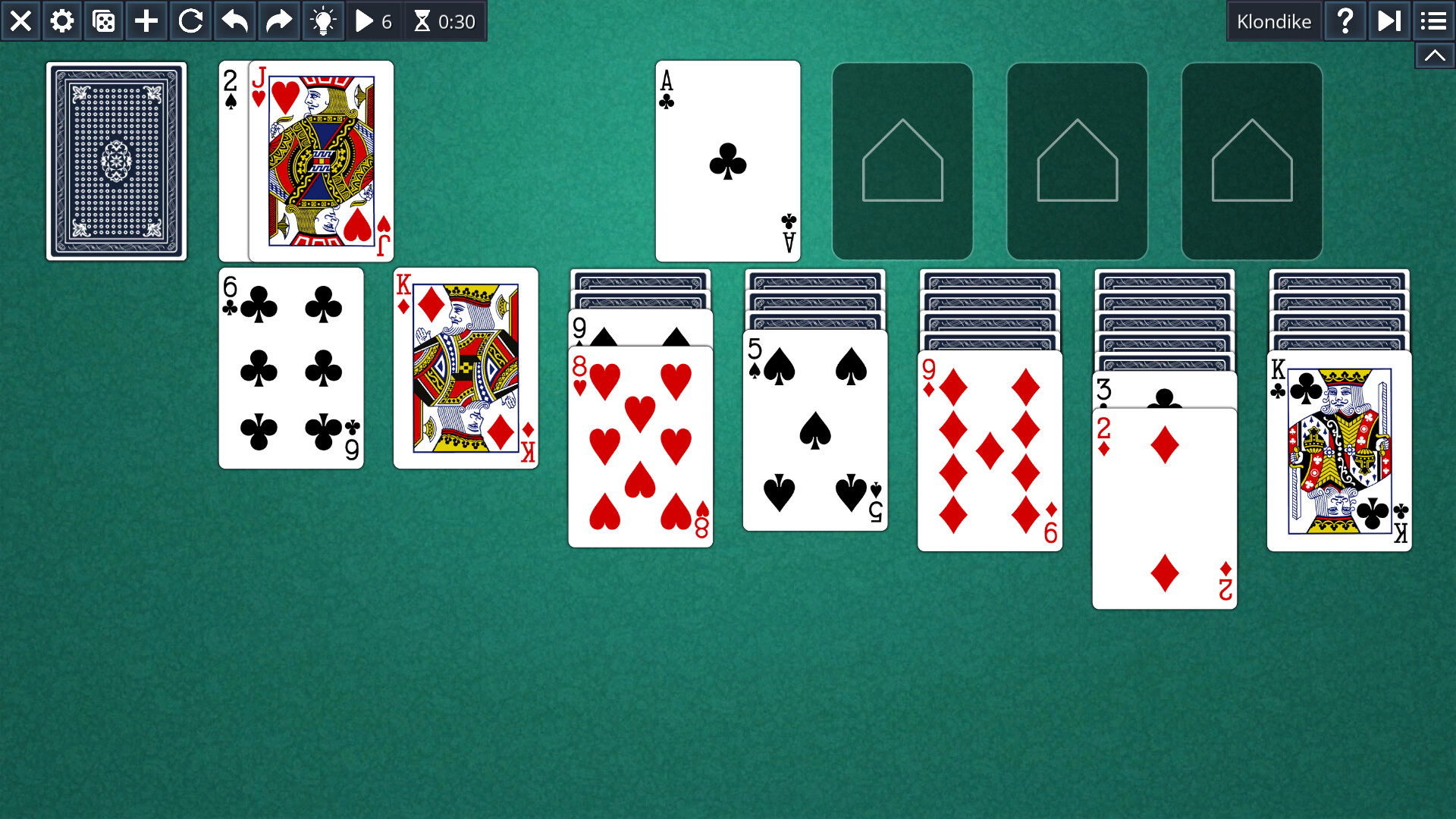Image resolution: width=1456 pixels, height=819 pixels.
Task: Click the play icon showing move count
Action: (x=372, y=20)
